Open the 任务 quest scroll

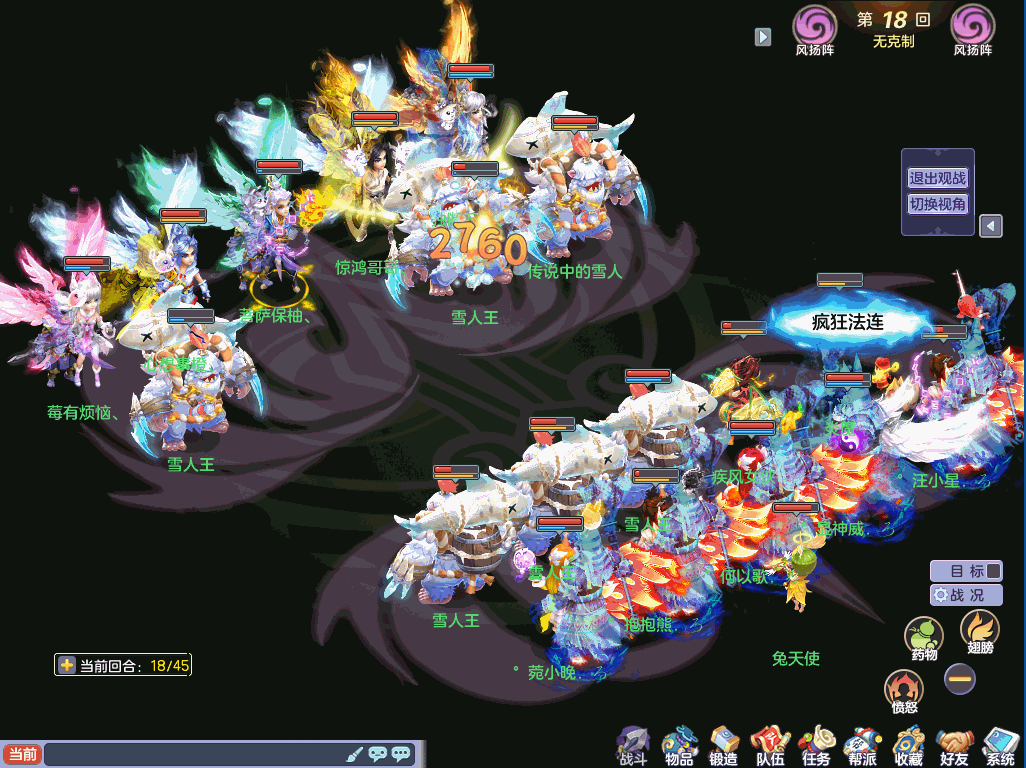(816, 745)
